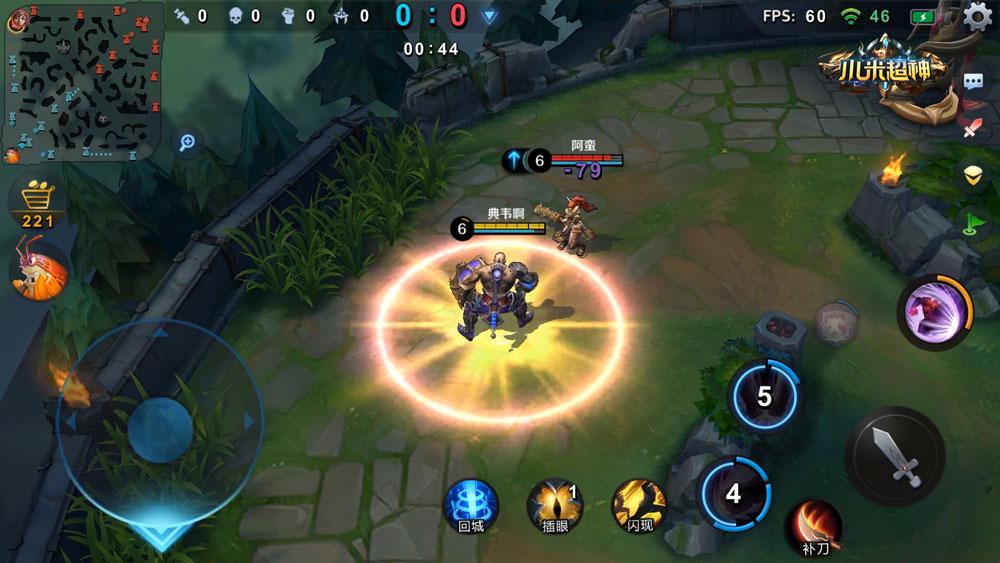Cast the 闪现 flash spell
1000x563 pixels.
[639, 504]
